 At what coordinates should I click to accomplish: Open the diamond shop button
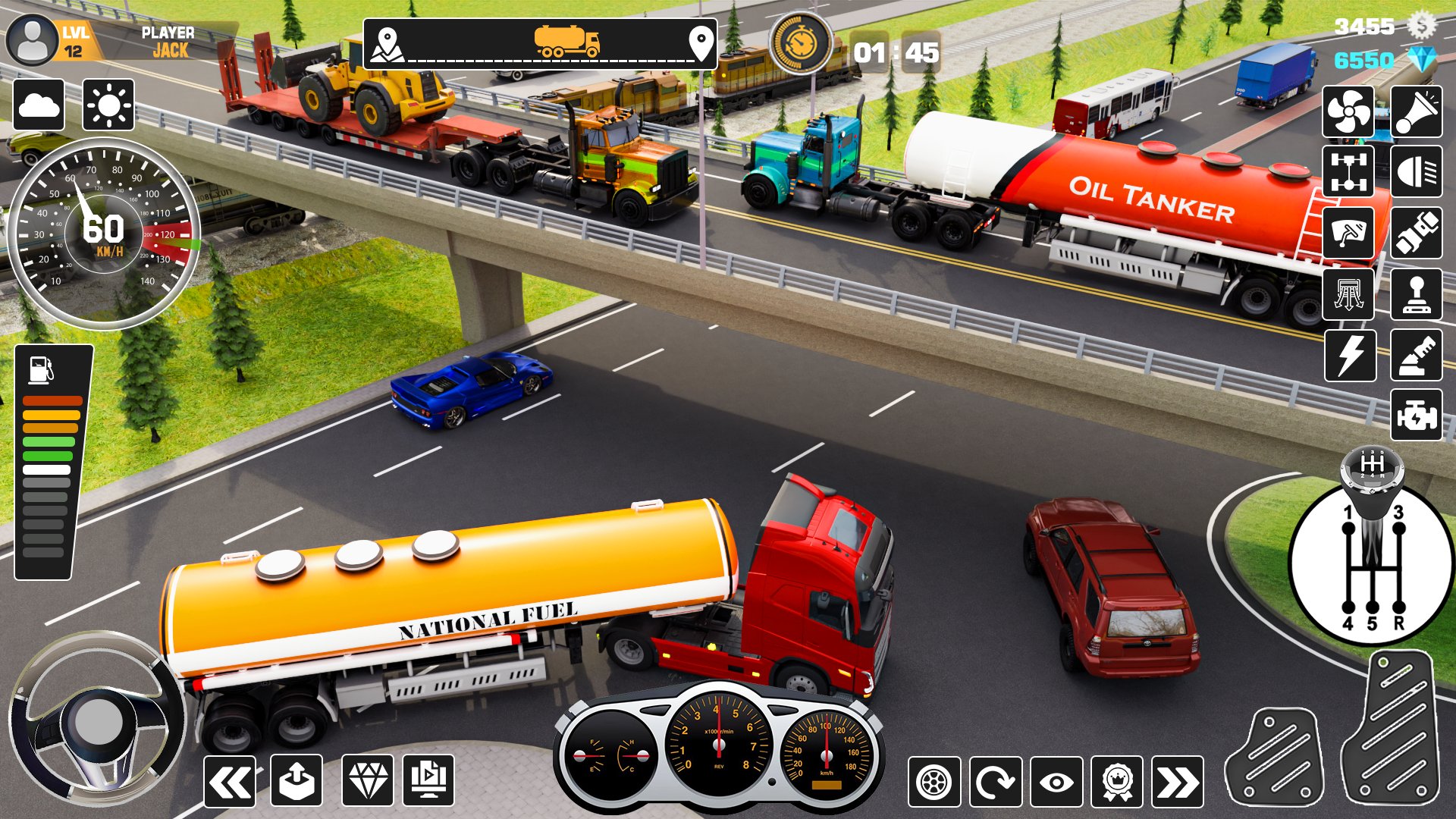[x=368, y=781]
